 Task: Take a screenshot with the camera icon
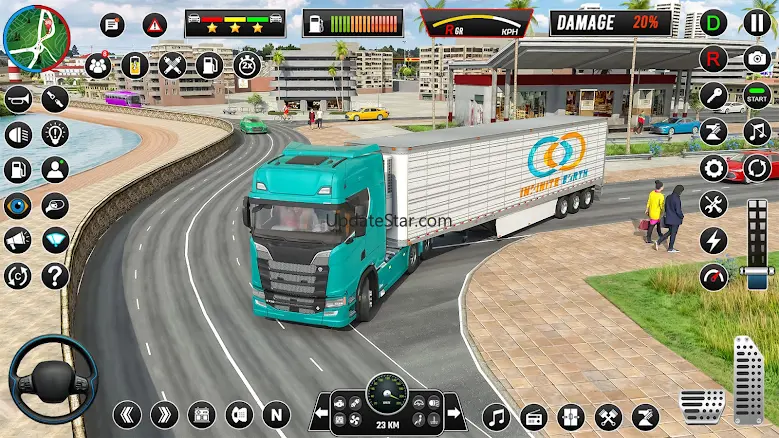tap(758, 59)
